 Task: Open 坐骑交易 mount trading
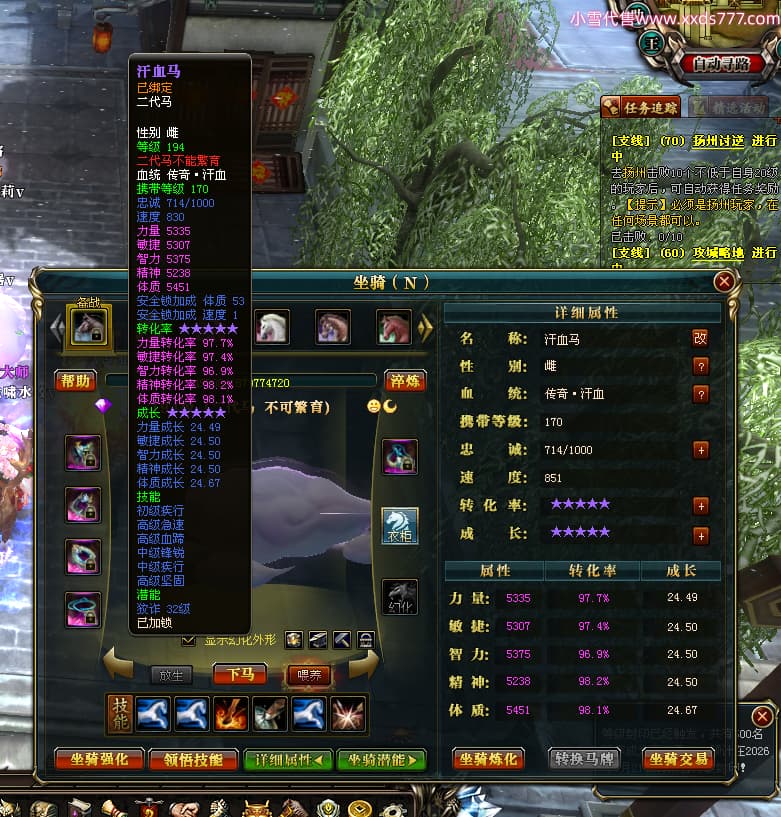[x=679, y=759]
